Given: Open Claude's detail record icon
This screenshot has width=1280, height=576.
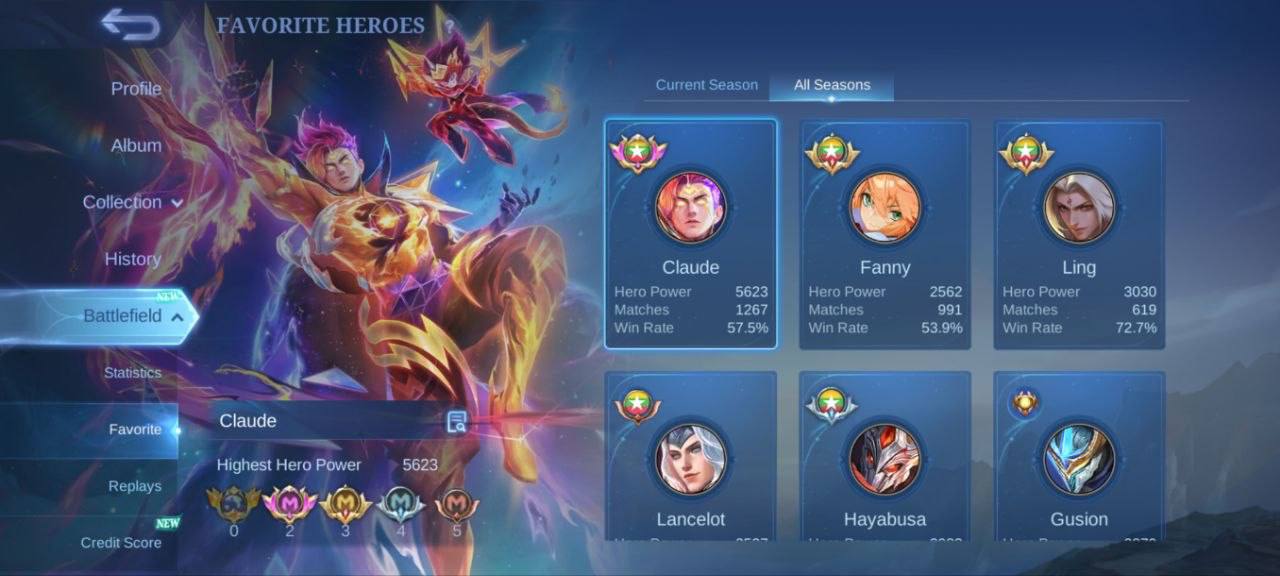Looking at the screenshot, I should 457,421.
